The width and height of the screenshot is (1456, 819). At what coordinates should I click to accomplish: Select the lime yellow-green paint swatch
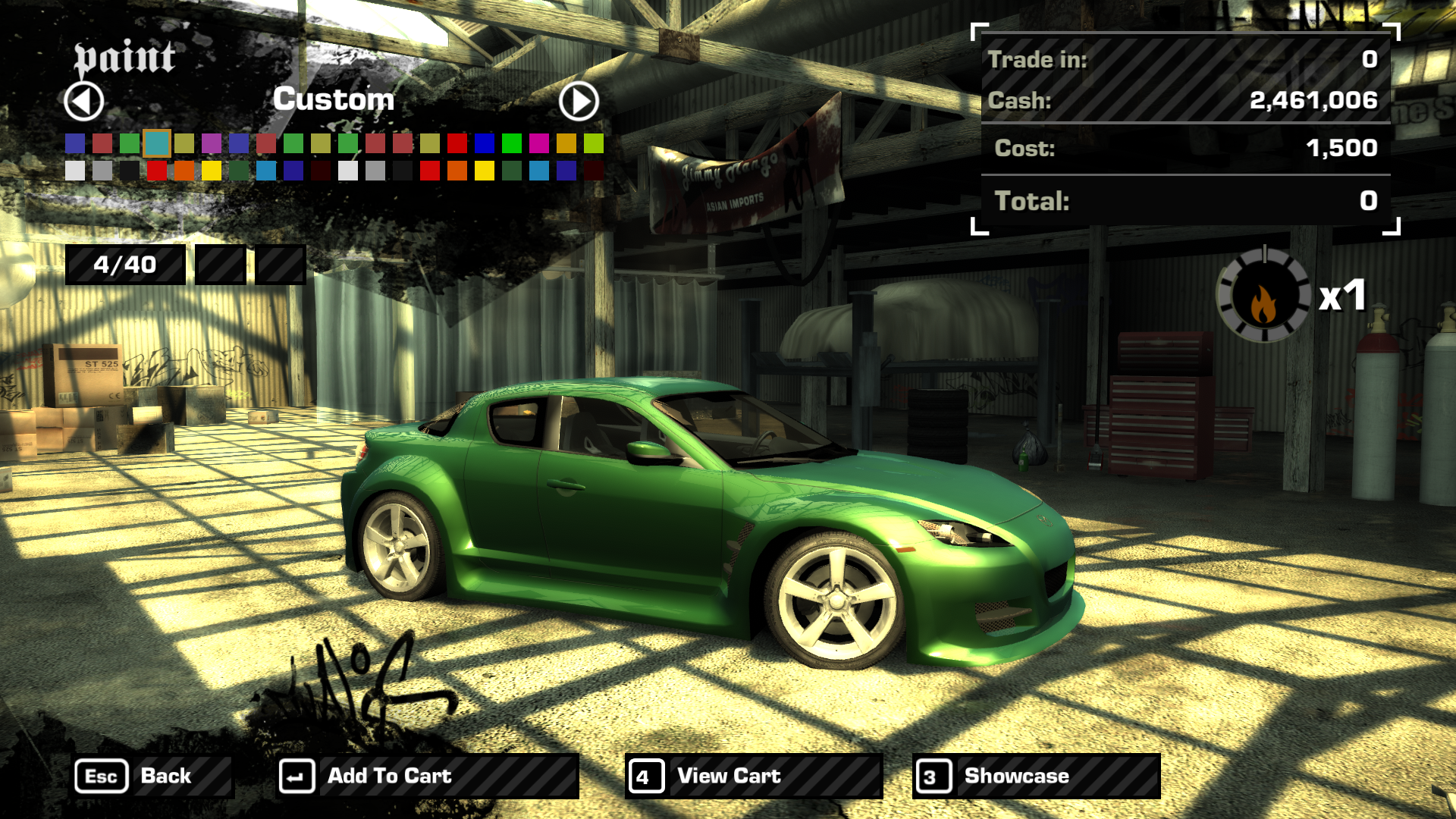(594, 143)
